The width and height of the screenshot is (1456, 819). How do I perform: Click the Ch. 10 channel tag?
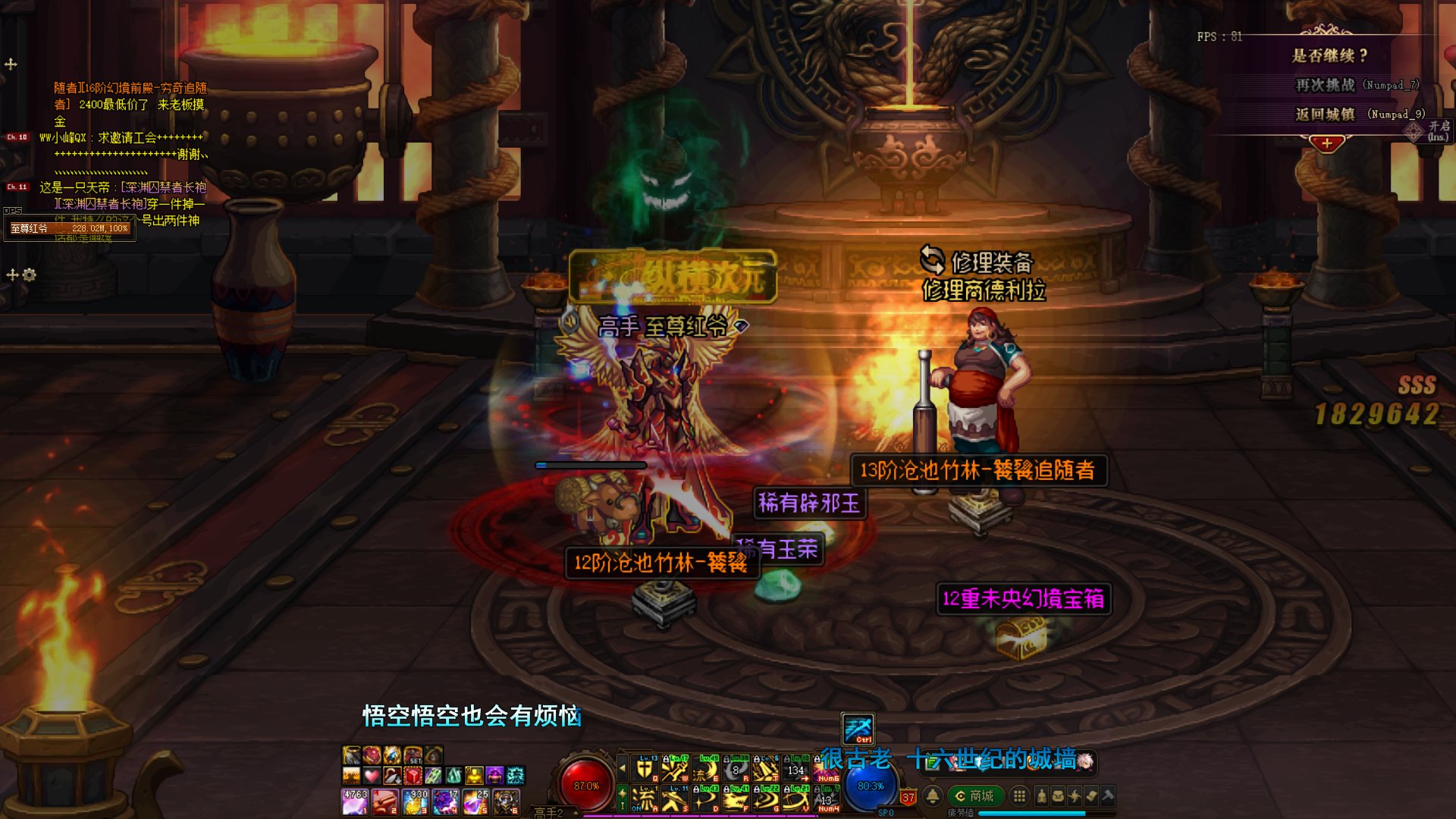pyautogui.click(x=17, y=137)
